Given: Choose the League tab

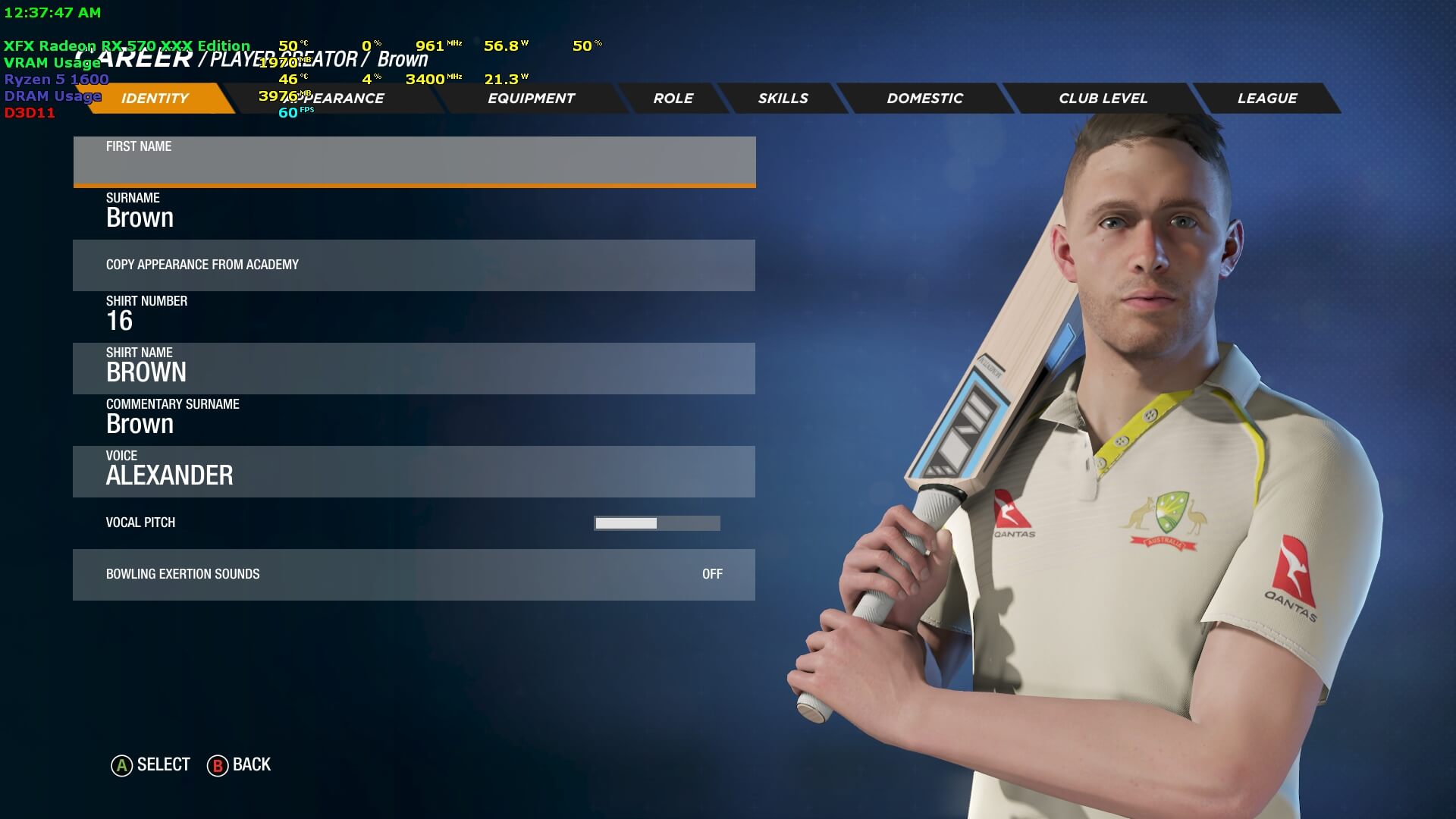Looking at the screenshot, I should click(1267, 99).
